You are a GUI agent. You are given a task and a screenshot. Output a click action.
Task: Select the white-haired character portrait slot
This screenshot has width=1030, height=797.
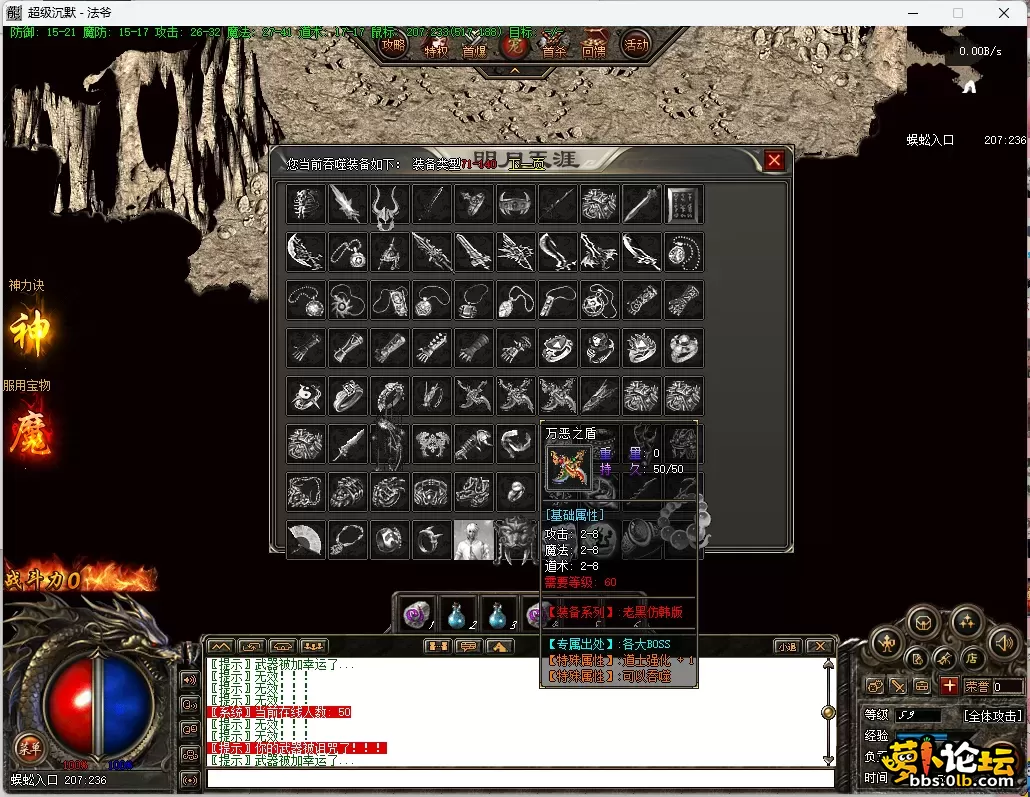[x=473, y=540]
